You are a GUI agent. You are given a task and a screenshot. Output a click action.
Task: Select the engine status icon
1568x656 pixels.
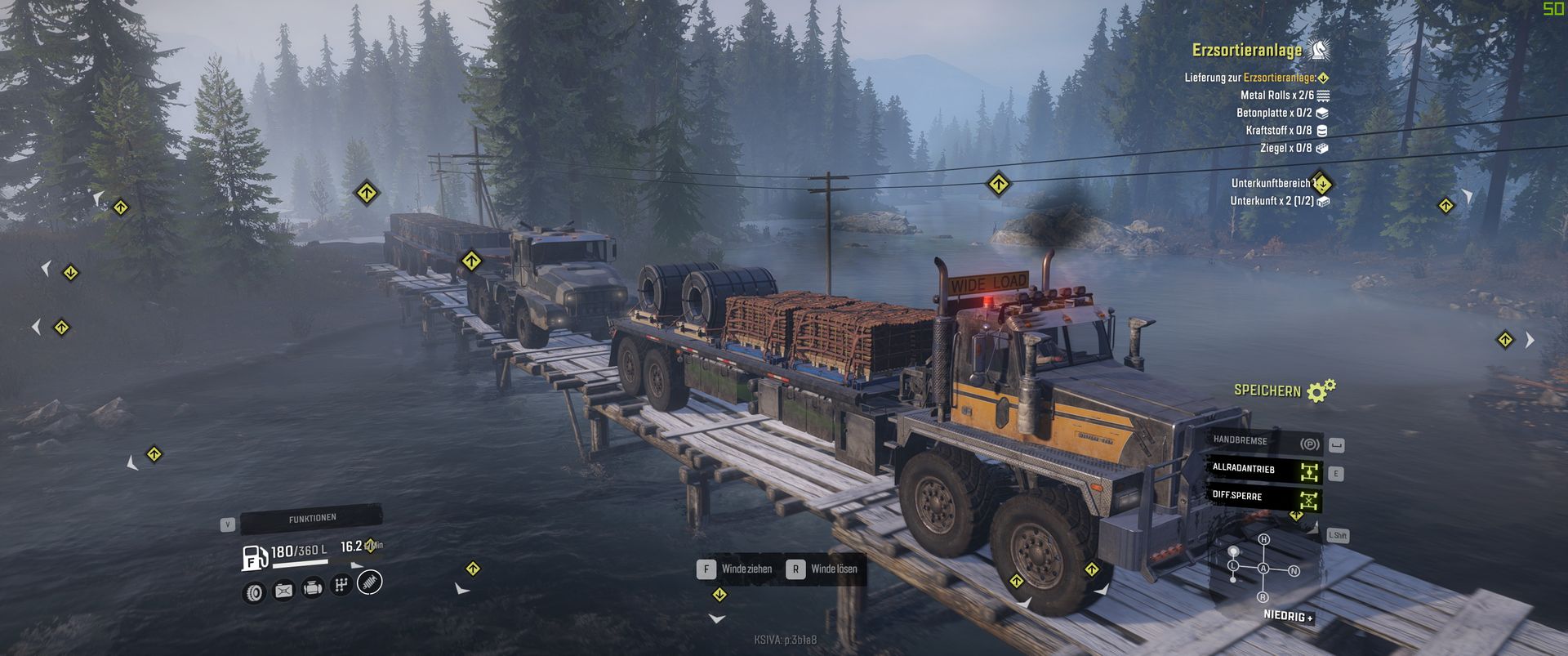[x=312, y=587]
